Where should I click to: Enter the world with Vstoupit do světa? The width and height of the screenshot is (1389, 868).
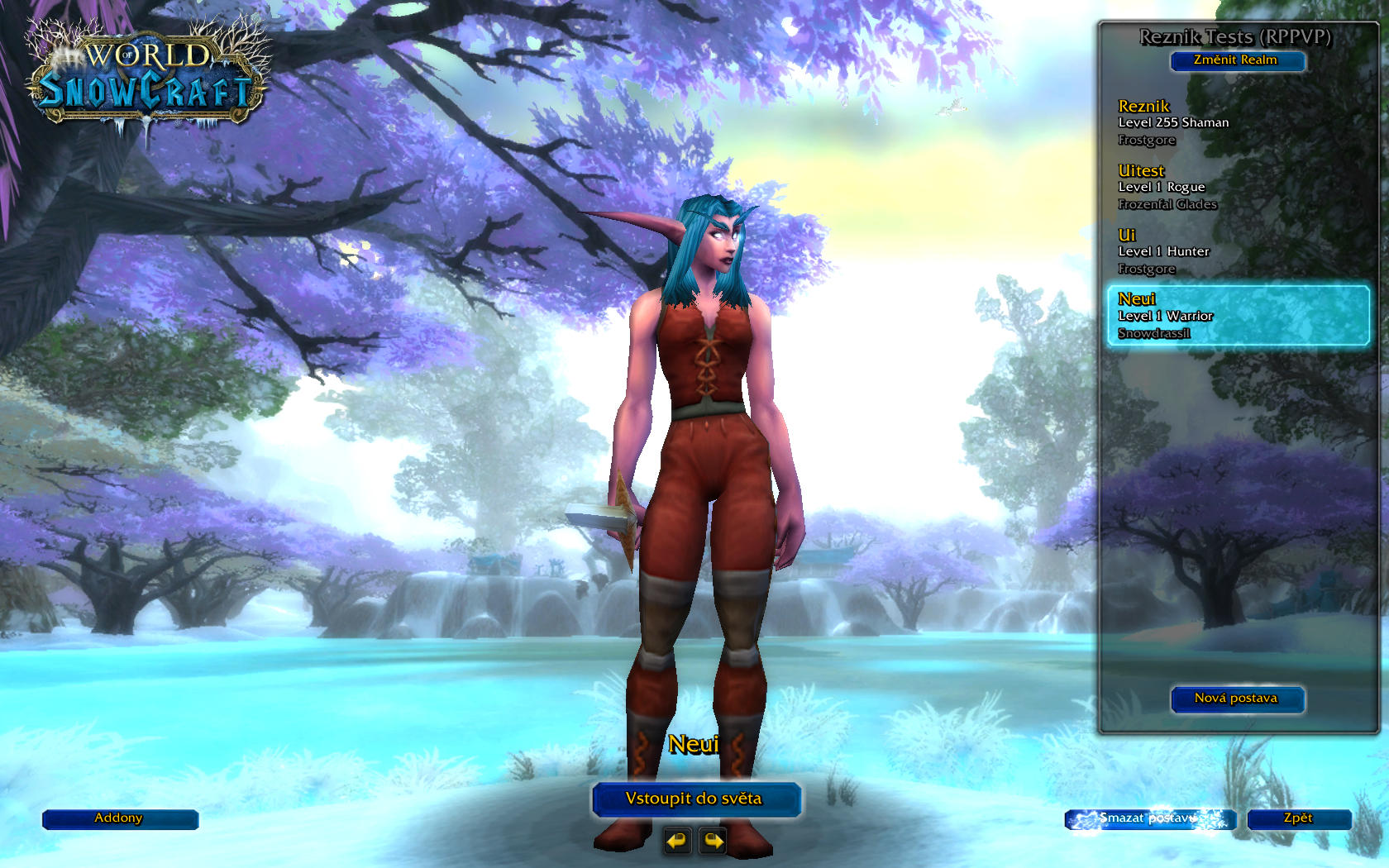(x=694, y=799)
